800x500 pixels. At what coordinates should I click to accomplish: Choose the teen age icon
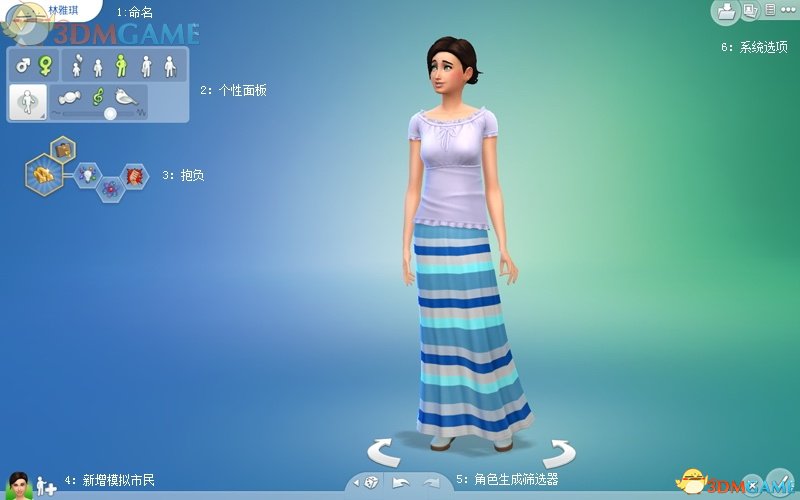click(98, 67)
